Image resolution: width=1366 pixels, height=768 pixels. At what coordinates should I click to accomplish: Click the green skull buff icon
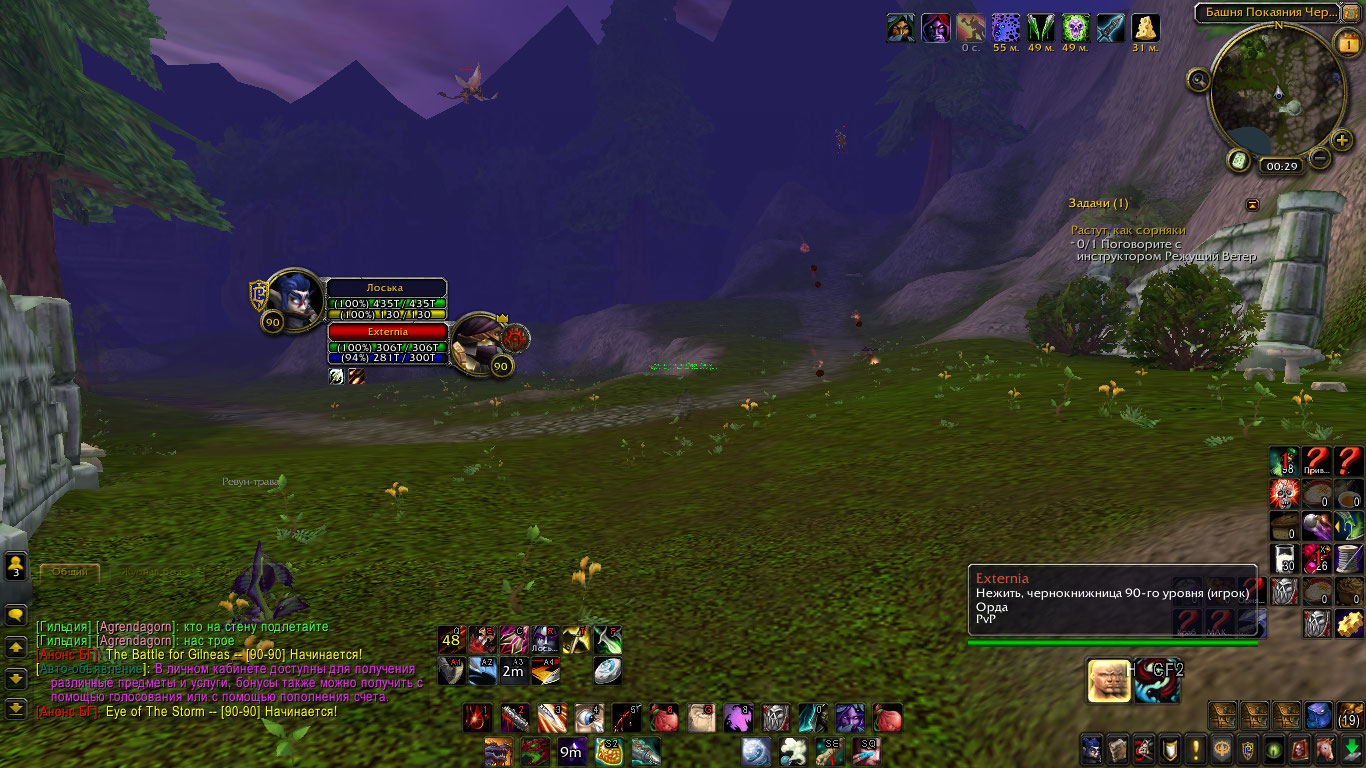(x=1075, y=27)
